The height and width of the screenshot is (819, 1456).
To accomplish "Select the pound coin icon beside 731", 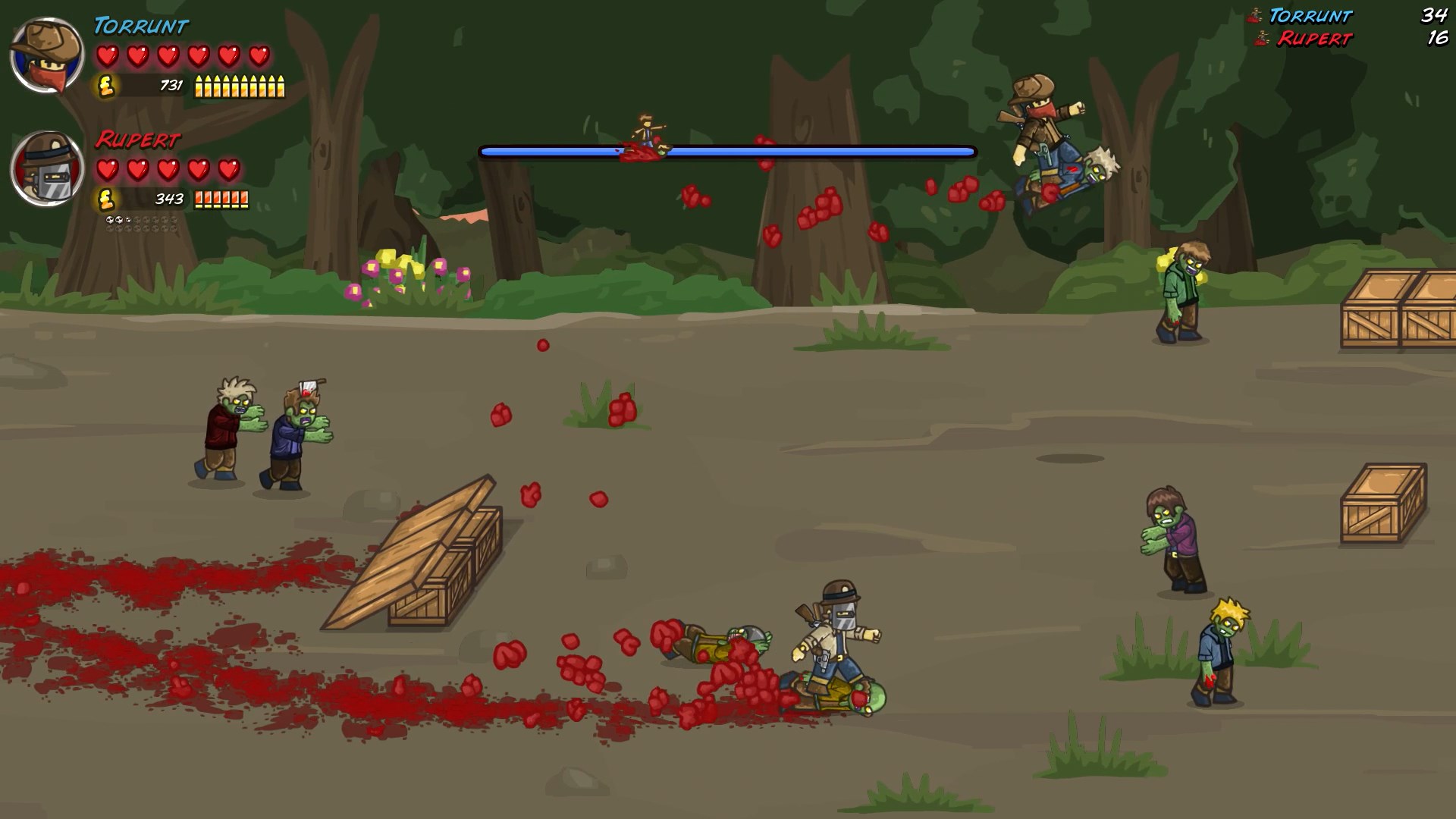I will point(105,86).
